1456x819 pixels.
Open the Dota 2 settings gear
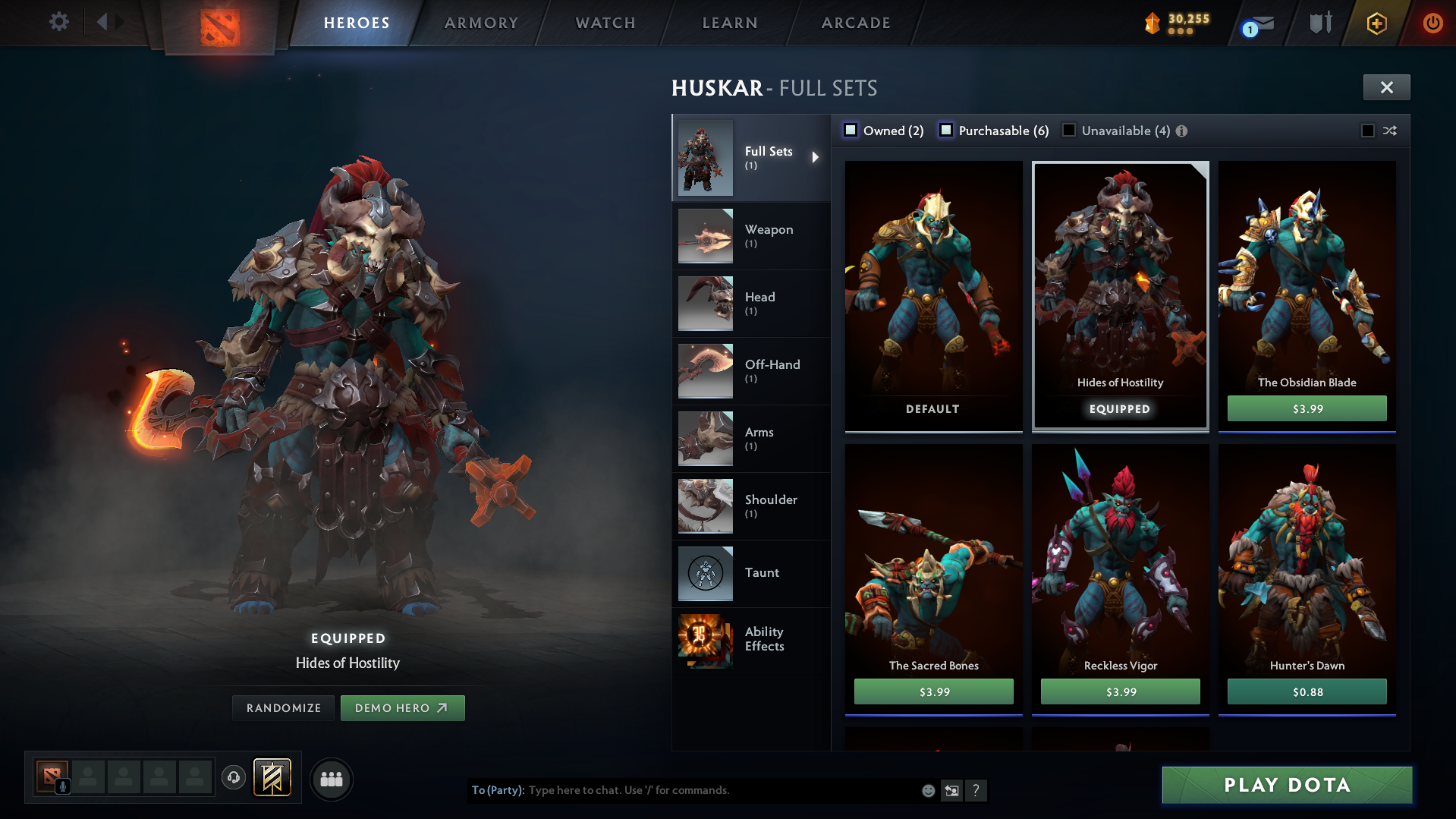[59, 22]
